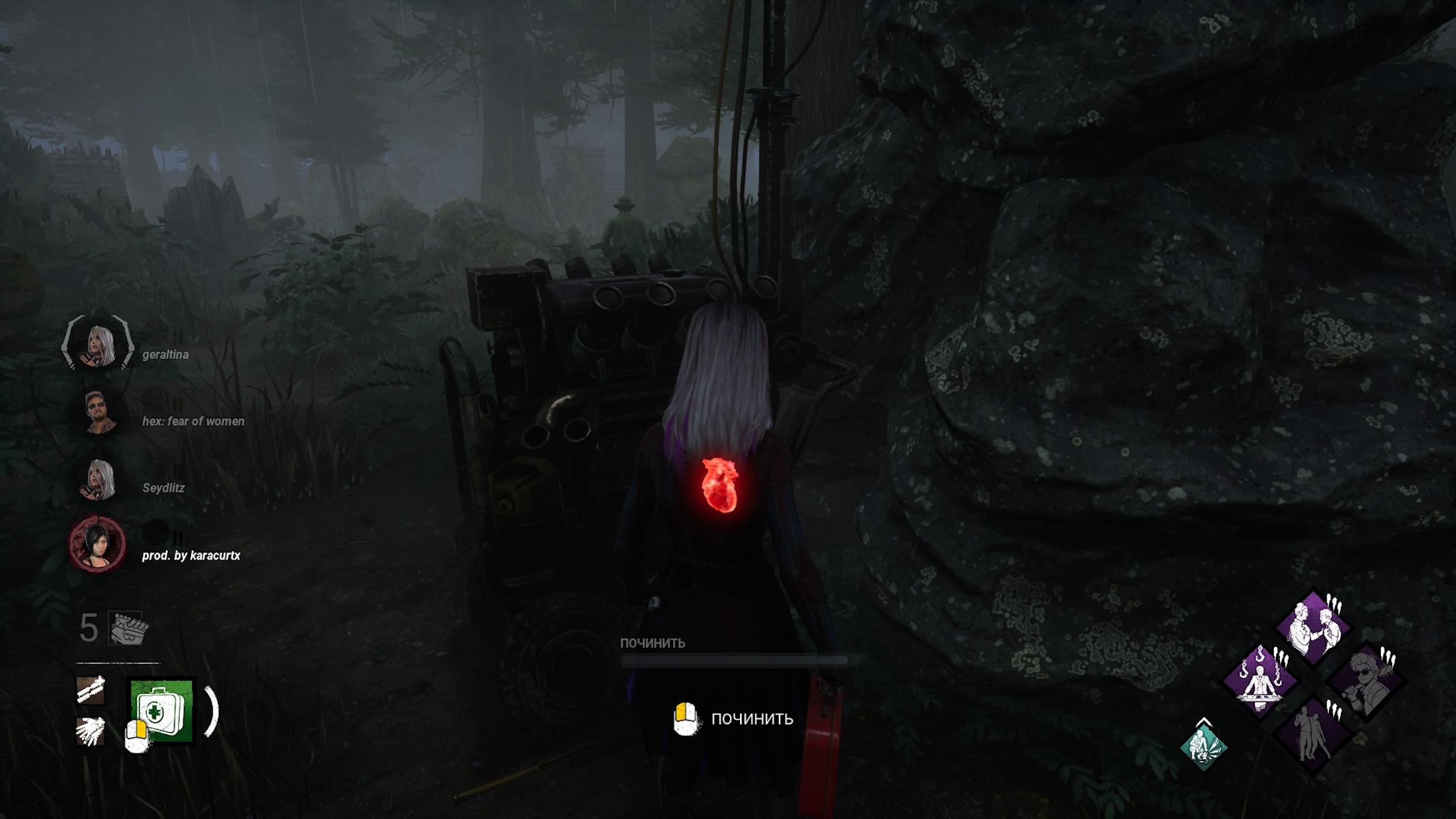Select Seydlitz's survivor portrait
Viewport: 1456px width, 819px height.
pos(98,479)
